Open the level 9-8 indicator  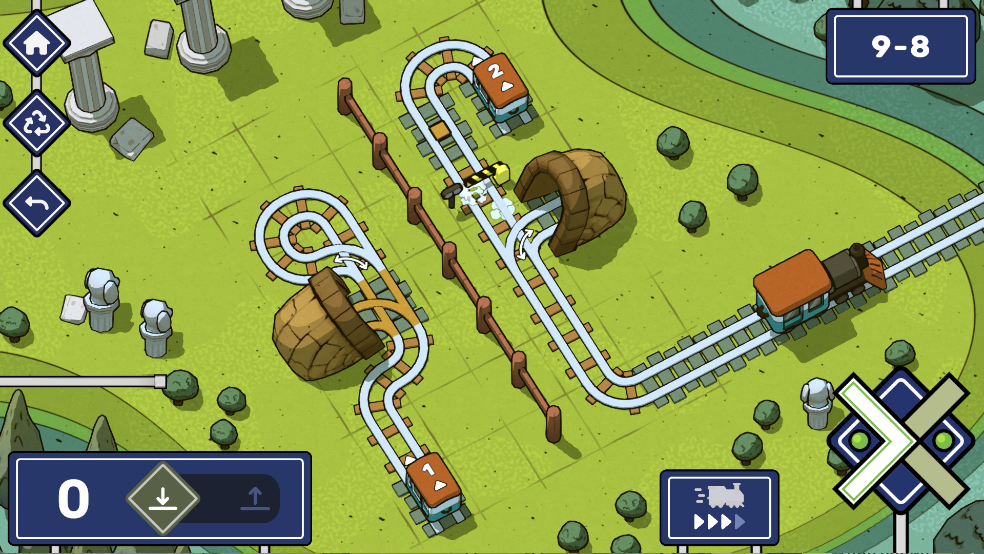point(900,46)
